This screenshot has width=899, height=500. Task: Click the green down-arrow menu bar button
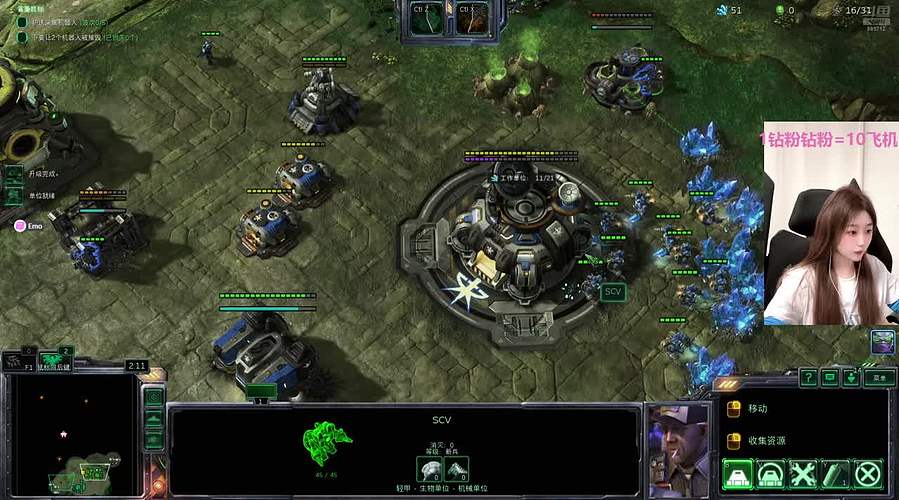tap(851, 377)
